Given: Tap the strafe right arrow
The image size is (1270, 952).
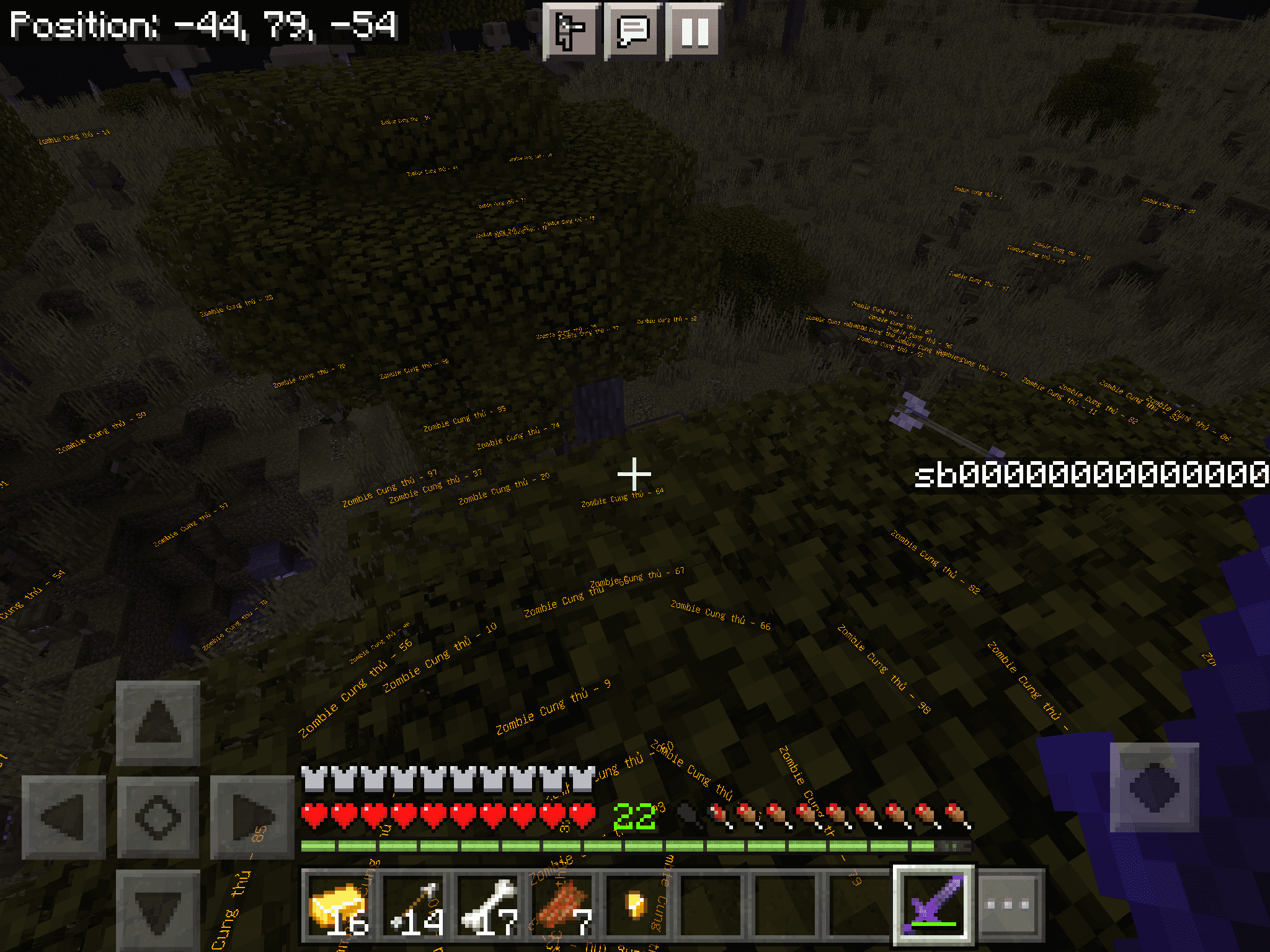Looking at the screenshot, I should coord(252,818).
